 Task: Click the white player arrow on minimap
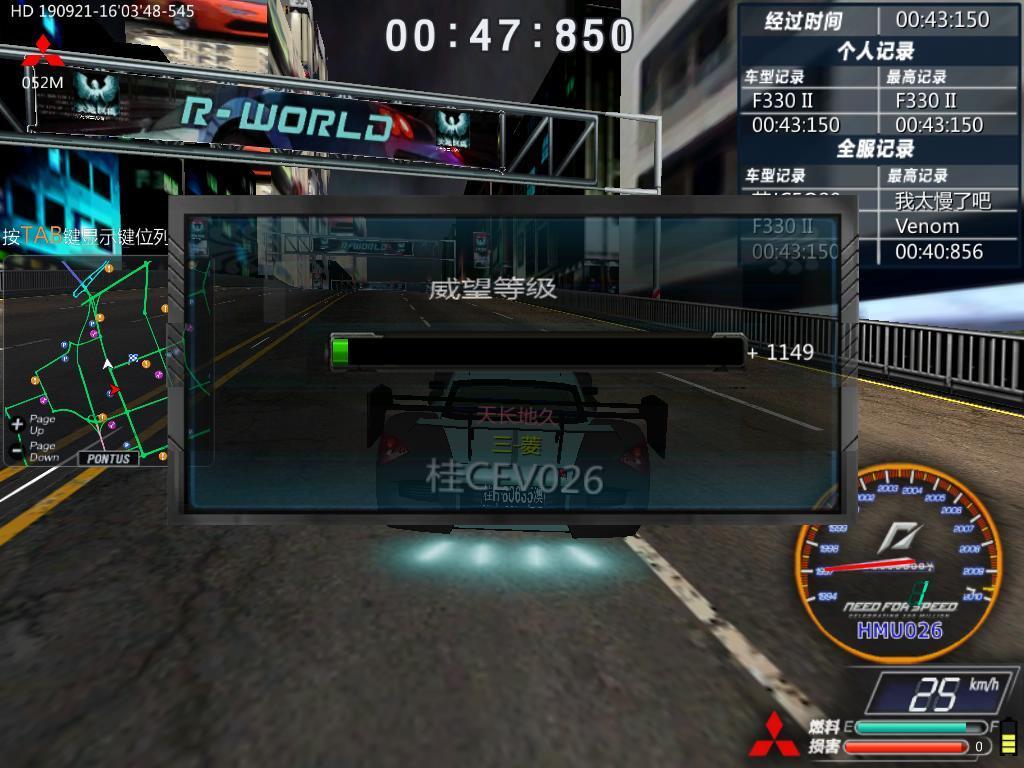click(107, 364)
